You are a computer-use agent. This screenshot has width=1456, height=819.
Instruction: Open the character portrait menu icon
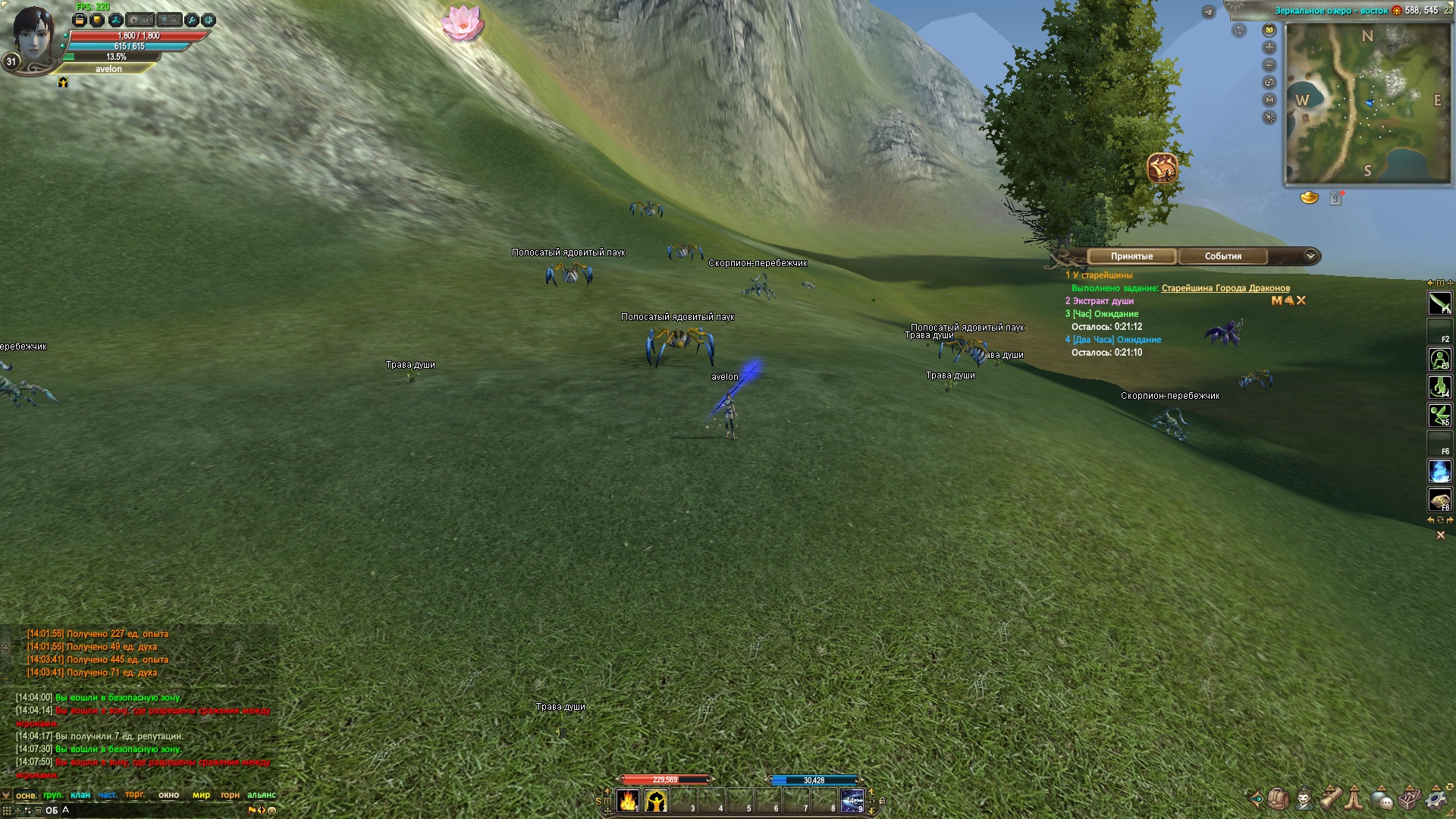pos(1304,799)
